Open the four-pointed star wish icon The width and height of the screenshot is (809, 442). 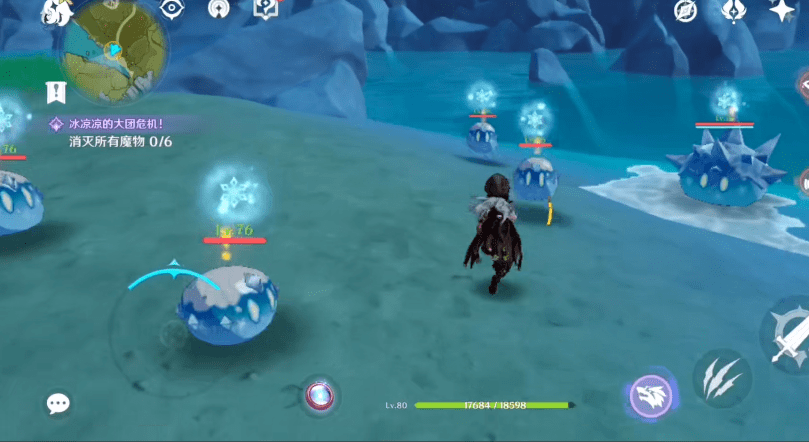coord(781,10)
